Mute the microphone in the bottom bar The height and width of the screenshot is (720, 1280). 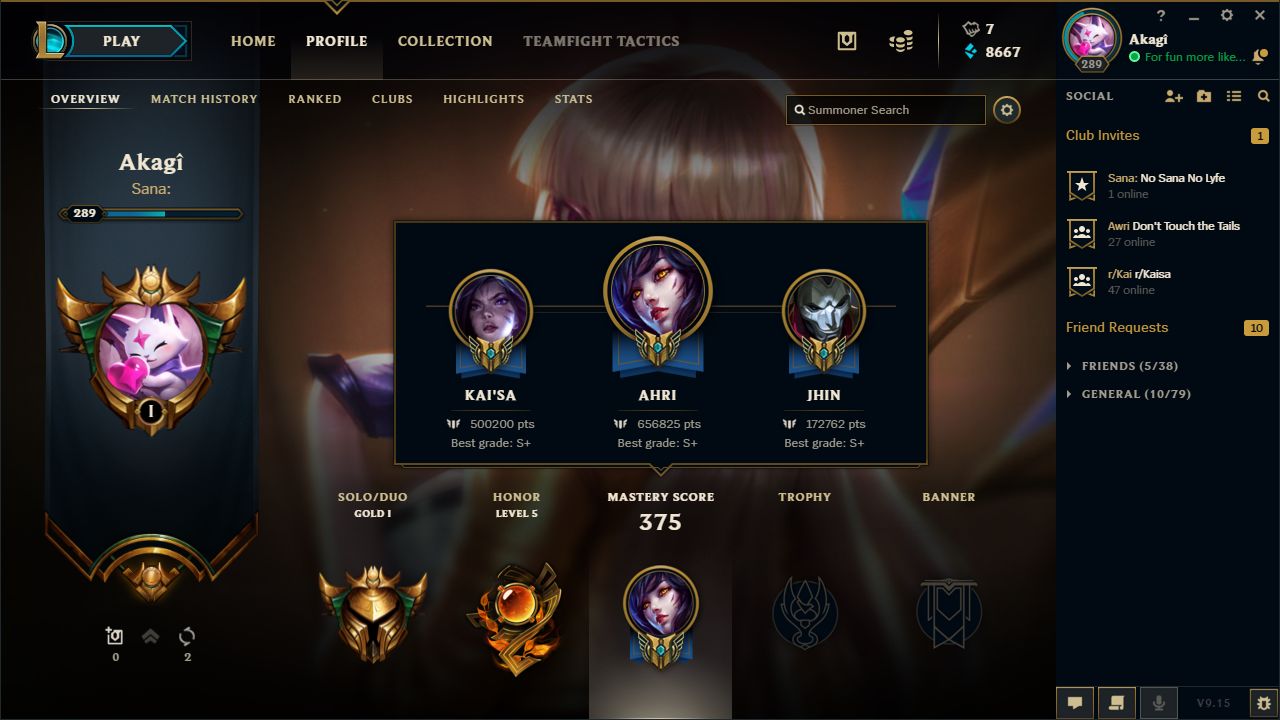click(x=1159, y=702)
